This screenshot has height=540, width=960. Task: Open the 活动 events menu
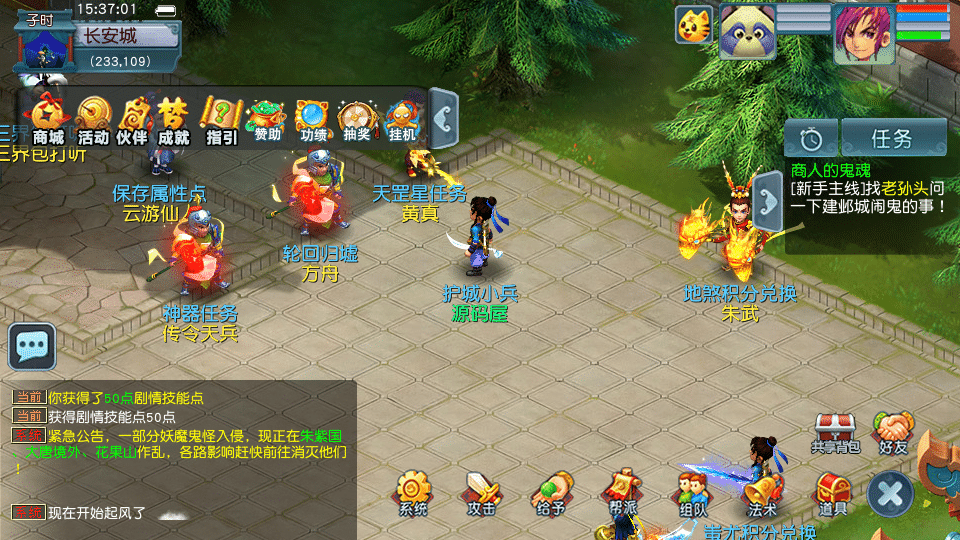(x=93, y=119)
